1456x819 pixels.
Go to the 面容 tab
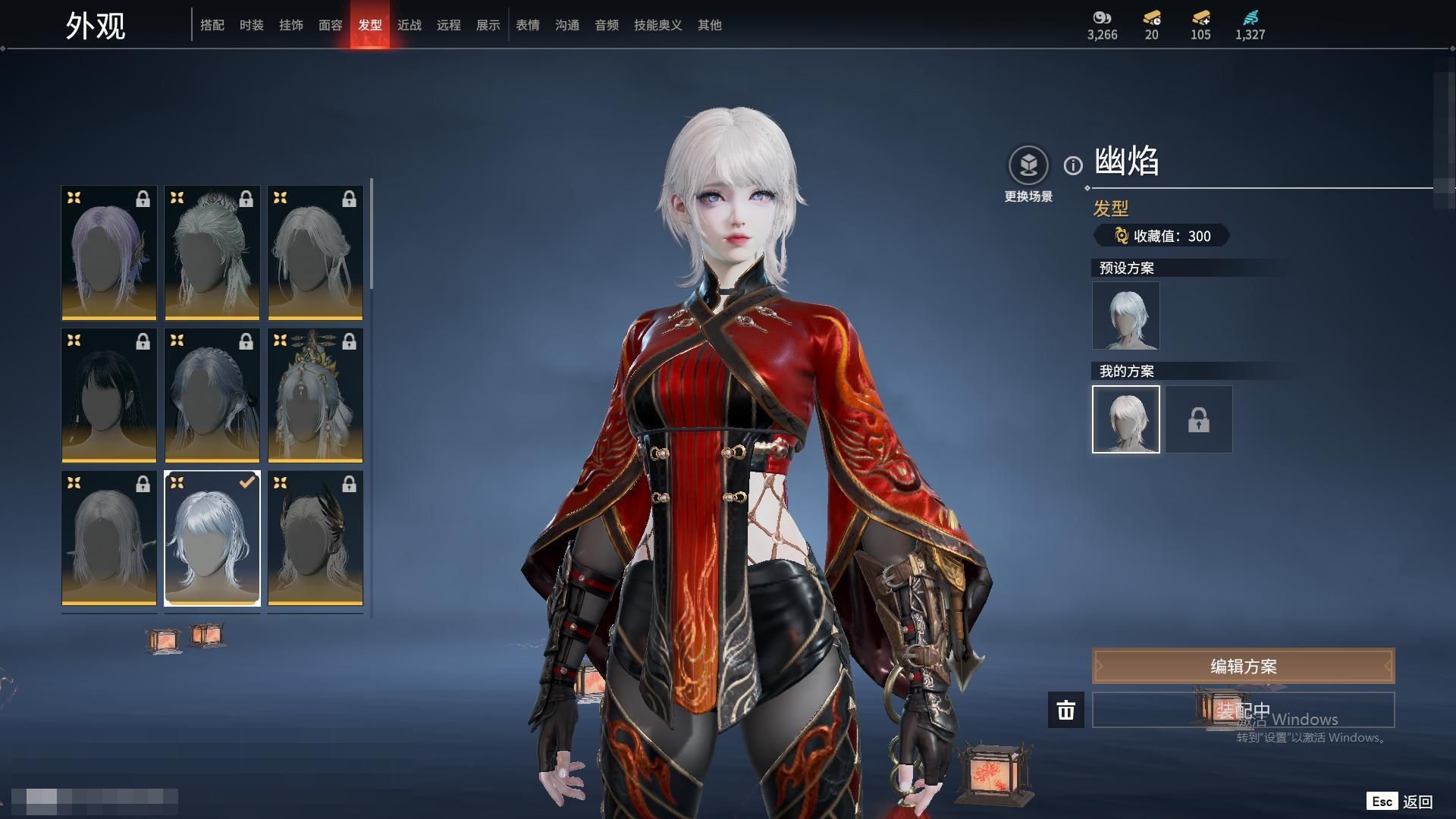(330, 25)
